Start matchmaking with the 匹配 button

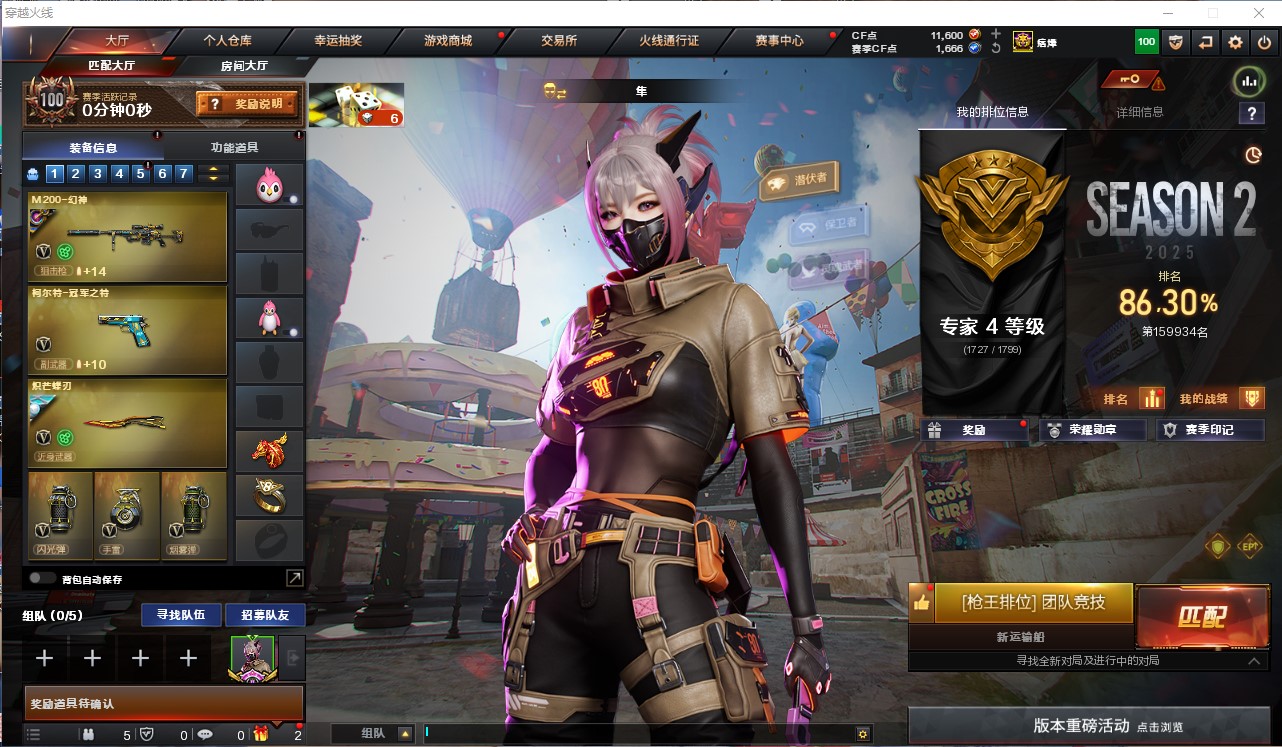1201,615
